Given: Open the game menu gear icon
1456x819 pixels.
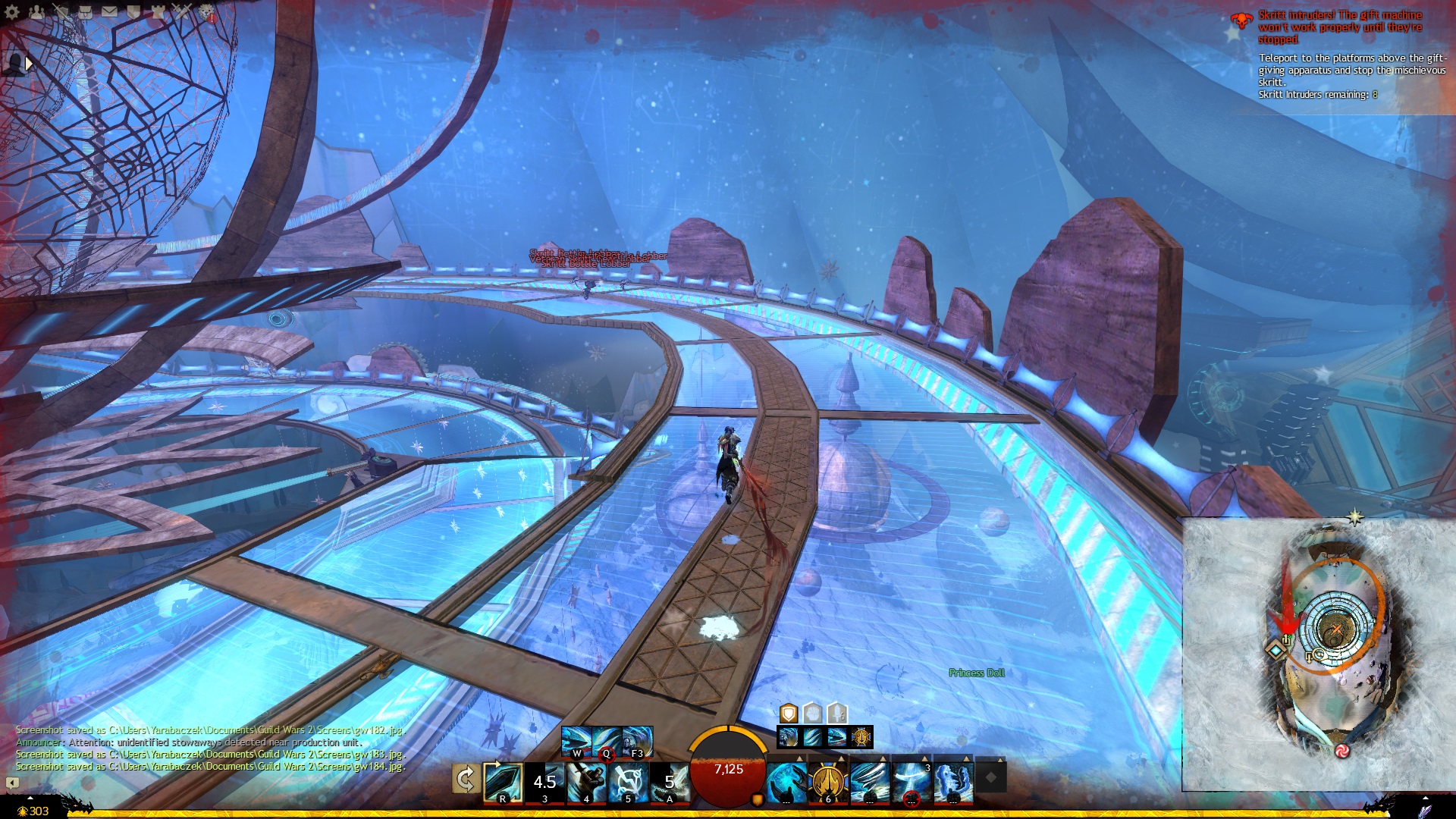Looking at the screenshot, I should (x=12, y=11).
